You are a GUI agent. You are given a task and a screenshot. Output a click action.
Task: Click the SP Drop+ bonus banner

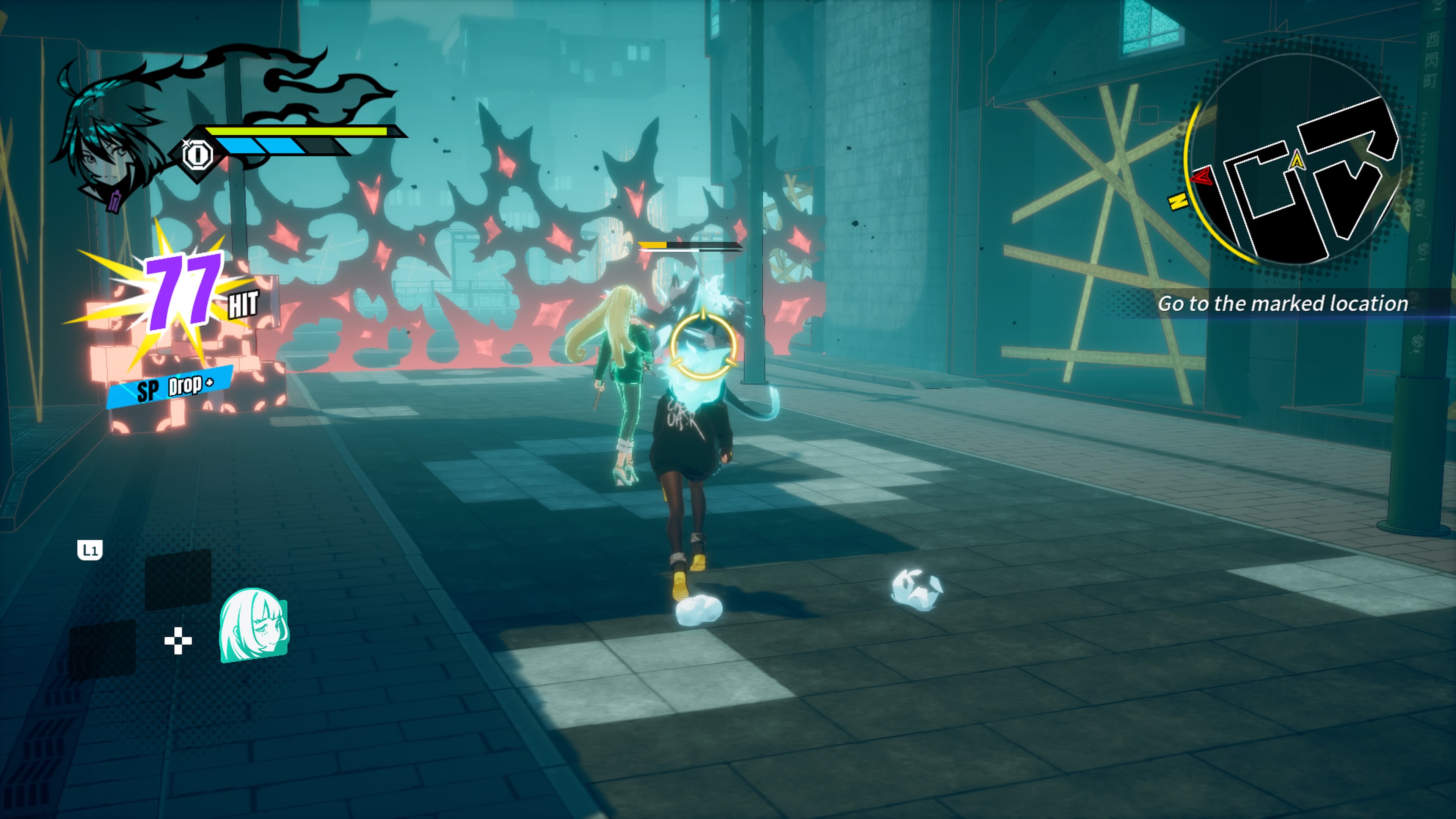coord(169,387)
